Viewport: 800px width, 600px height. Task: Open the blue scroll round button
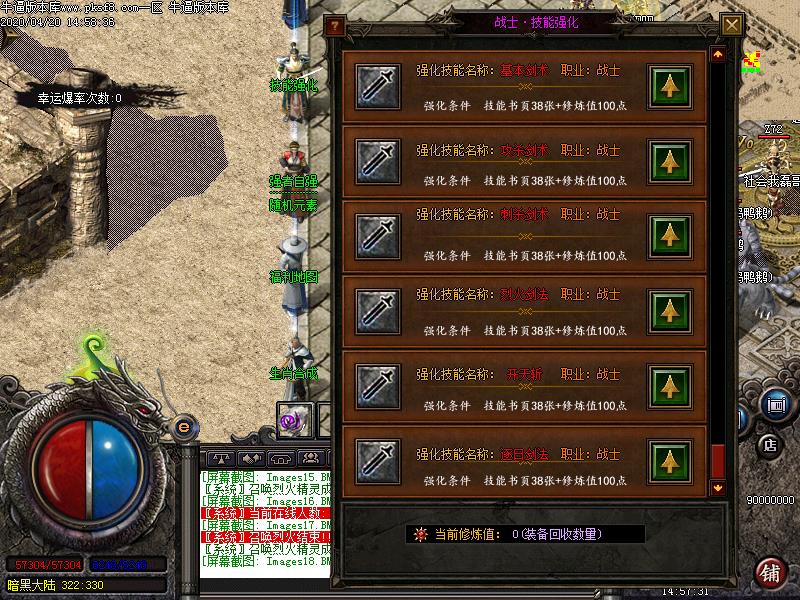point(774,405)
